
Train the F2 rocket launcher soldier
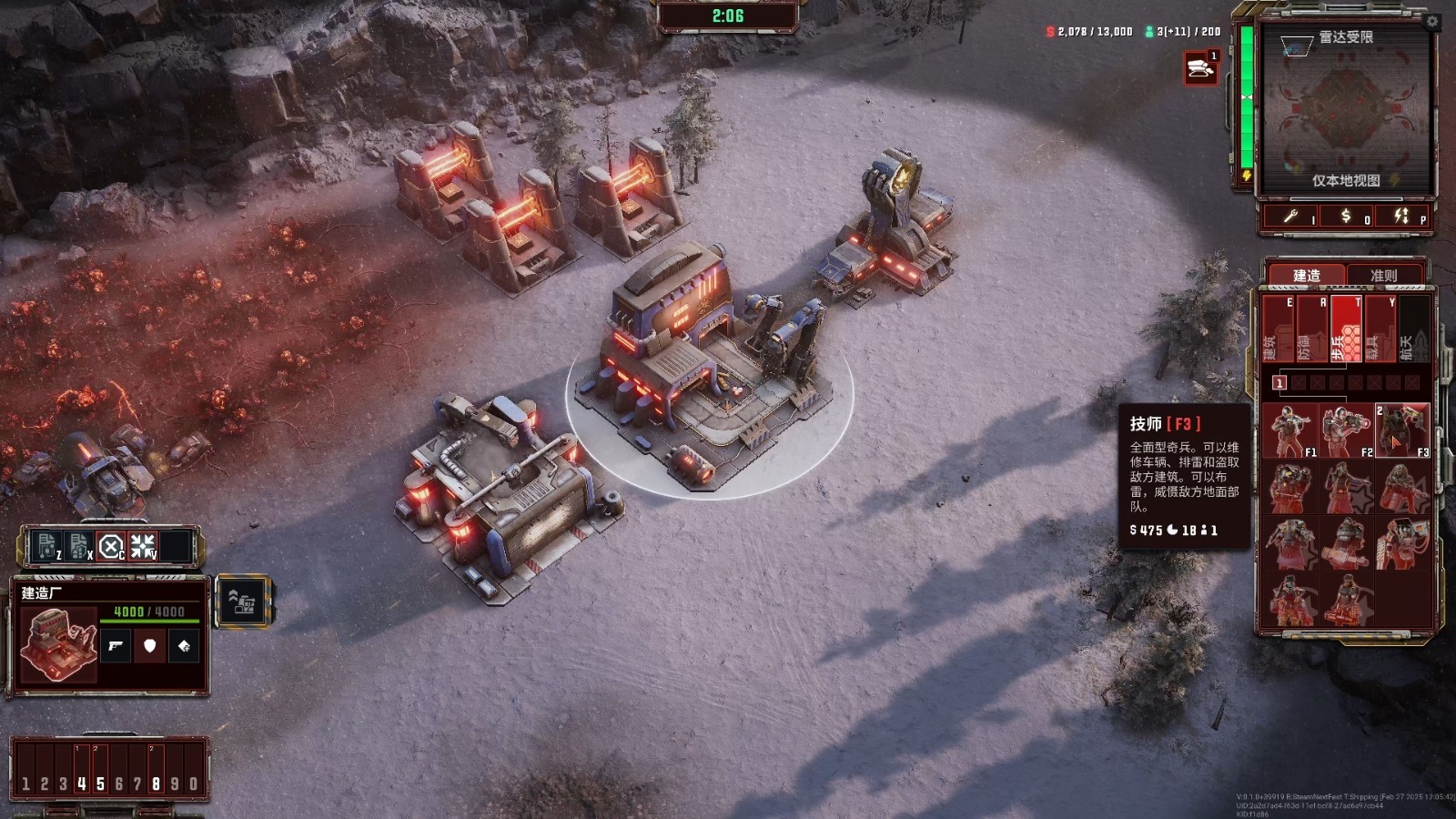pyautogui.click(x=1346, y=430)
